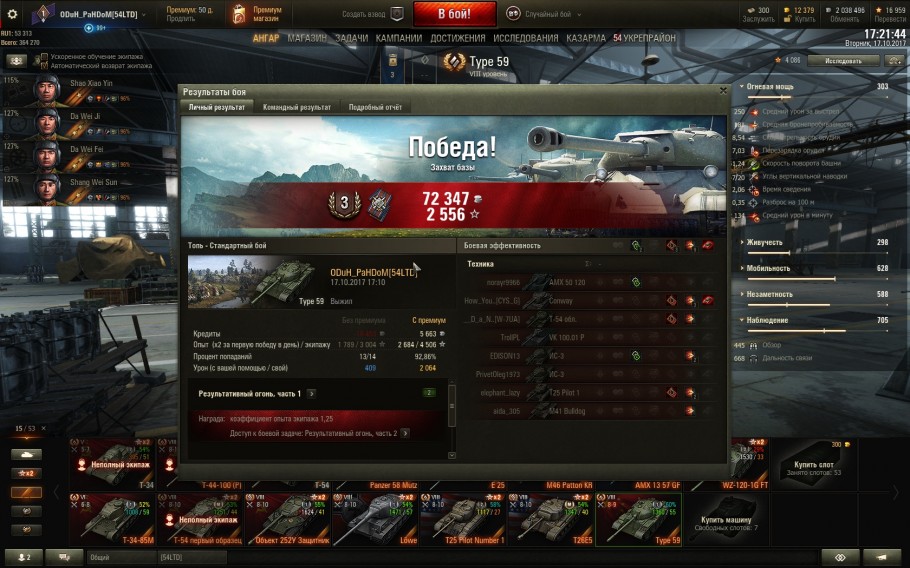Close the battle results window
The image size is (910, 568).
click(x=723, y=90)
